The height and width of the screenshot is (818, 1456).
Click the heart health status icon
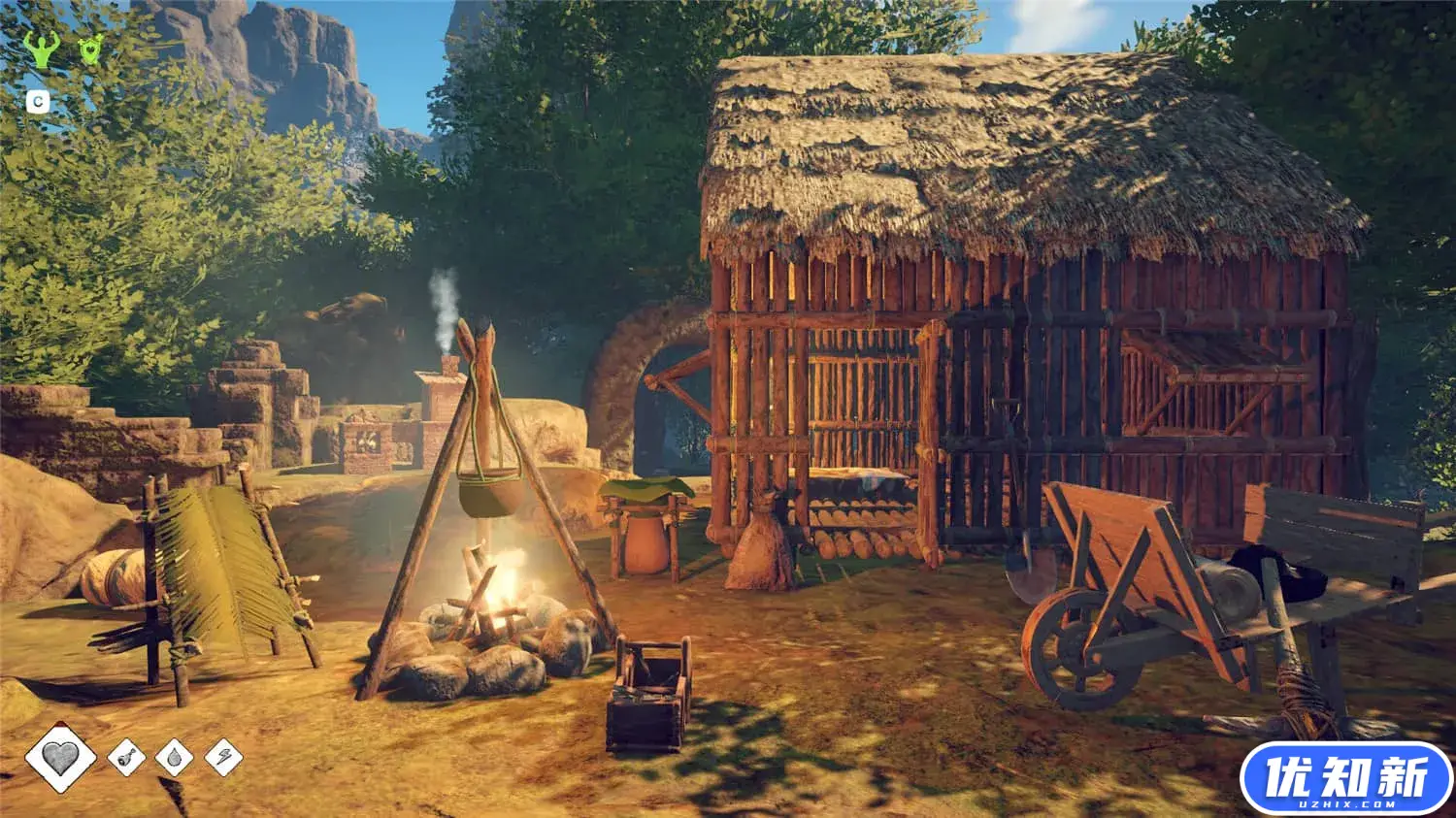pyautogui.click(x=60, y=757)
